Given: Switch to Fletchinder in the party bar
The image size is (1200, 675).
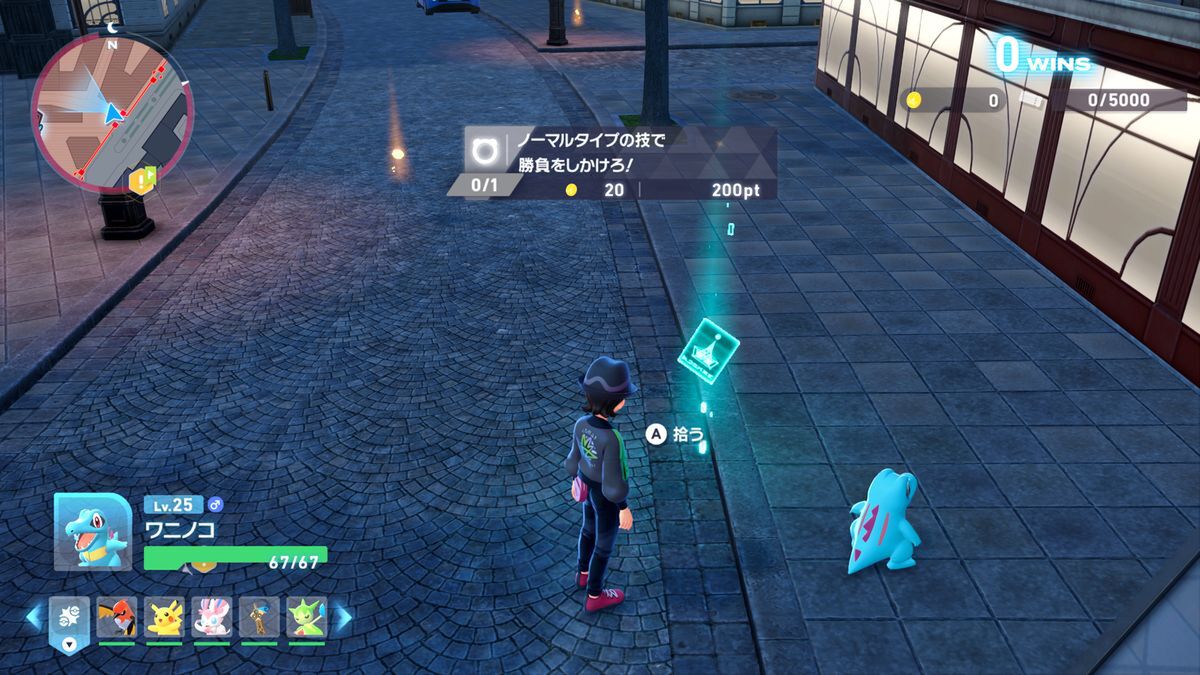Looking at the screenshot, I should tap(116, 618).
